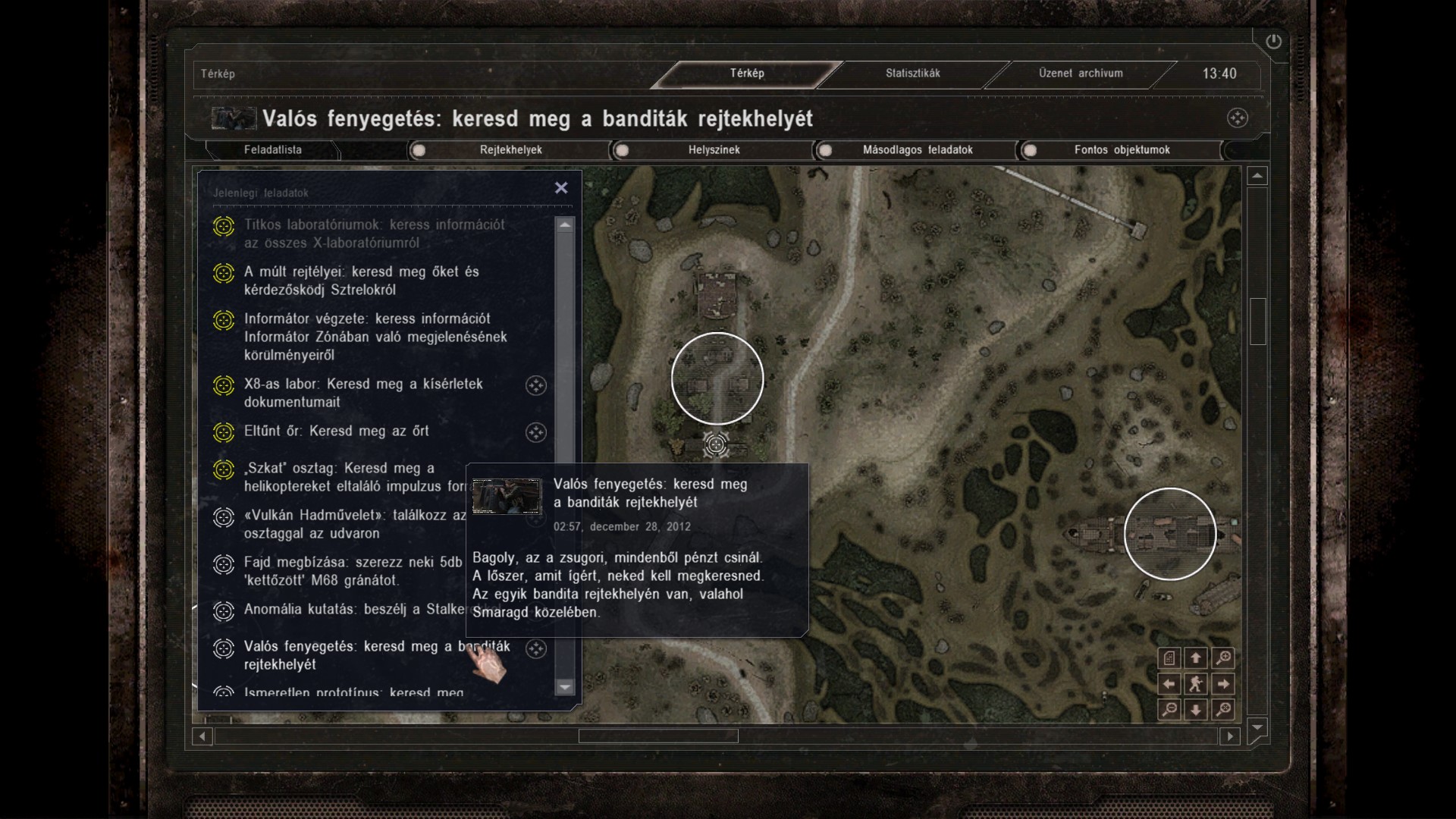Choose the A múlt rejtélyei task
Image resolution: width=1456 pixels, height=819 pixels.
361,281
